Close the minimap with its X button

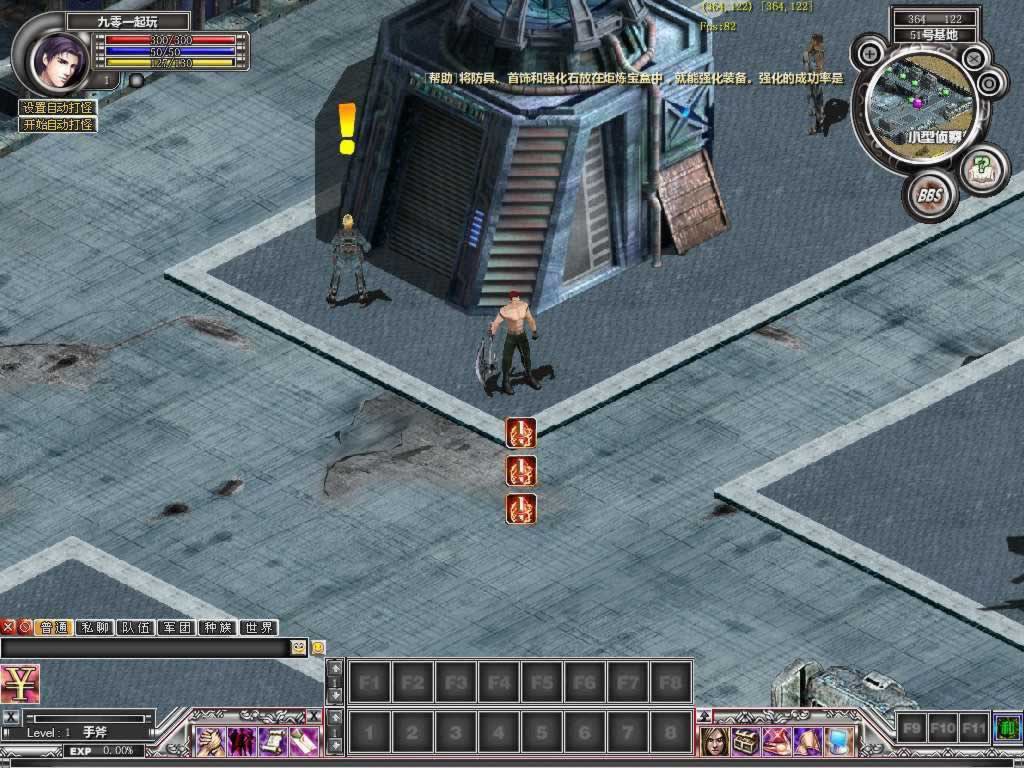973,58
